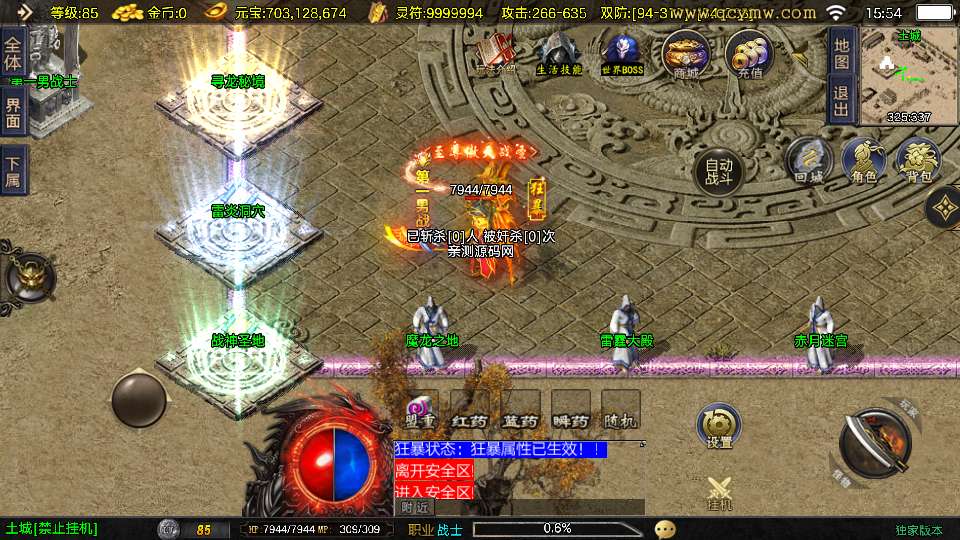
Task: Open the 商城 shop icon
Action: [x=686, y=54]
